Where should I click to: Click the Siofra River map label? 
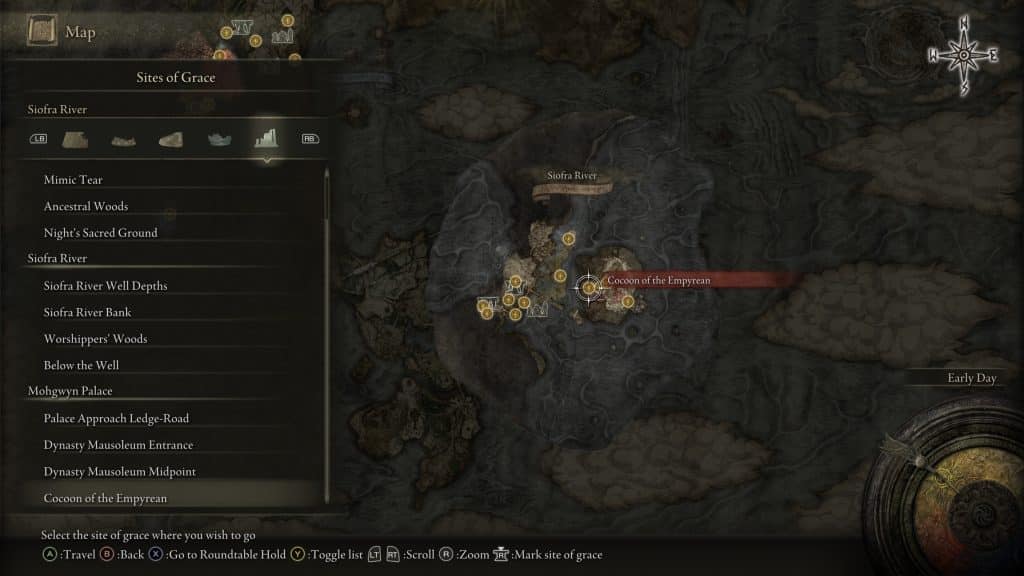(x=572, y=176)
